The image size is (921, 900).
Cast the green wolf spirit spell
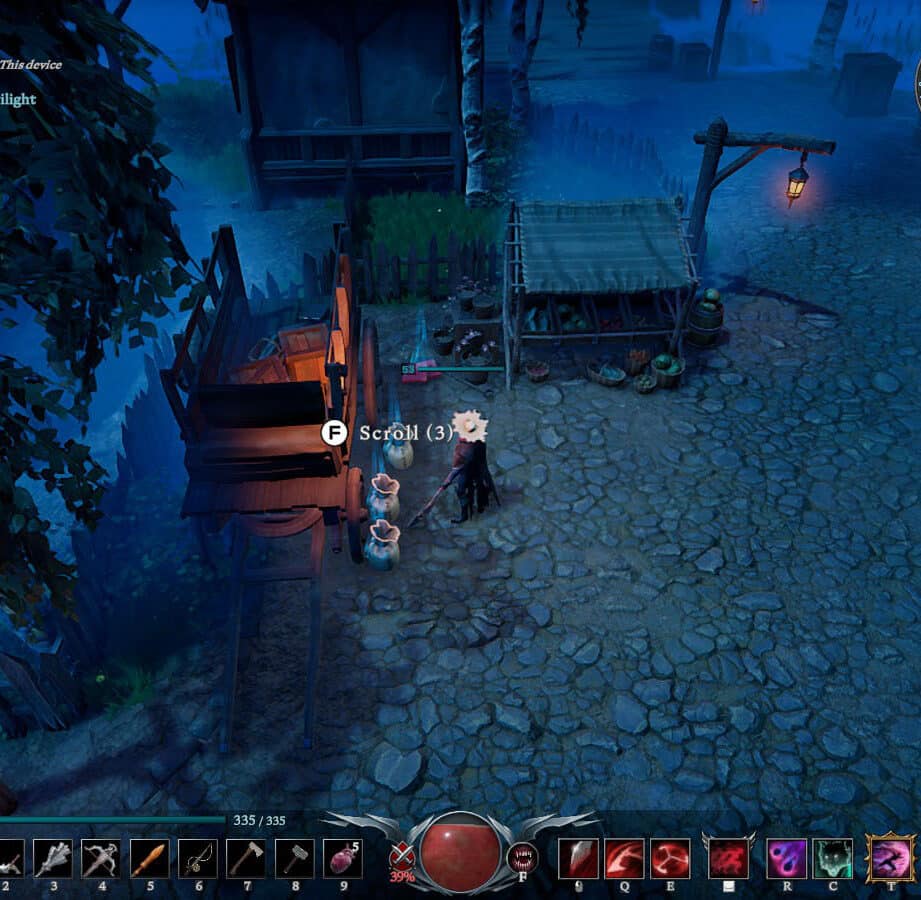pyautogui.click(x=832, y=858)
